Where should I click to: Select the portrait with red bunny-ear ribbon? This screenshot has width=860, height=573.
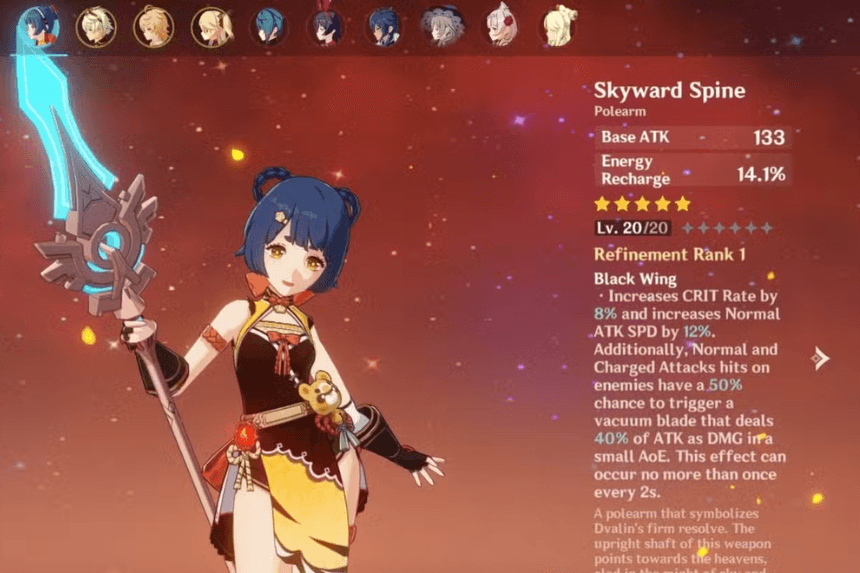(326, 26)
